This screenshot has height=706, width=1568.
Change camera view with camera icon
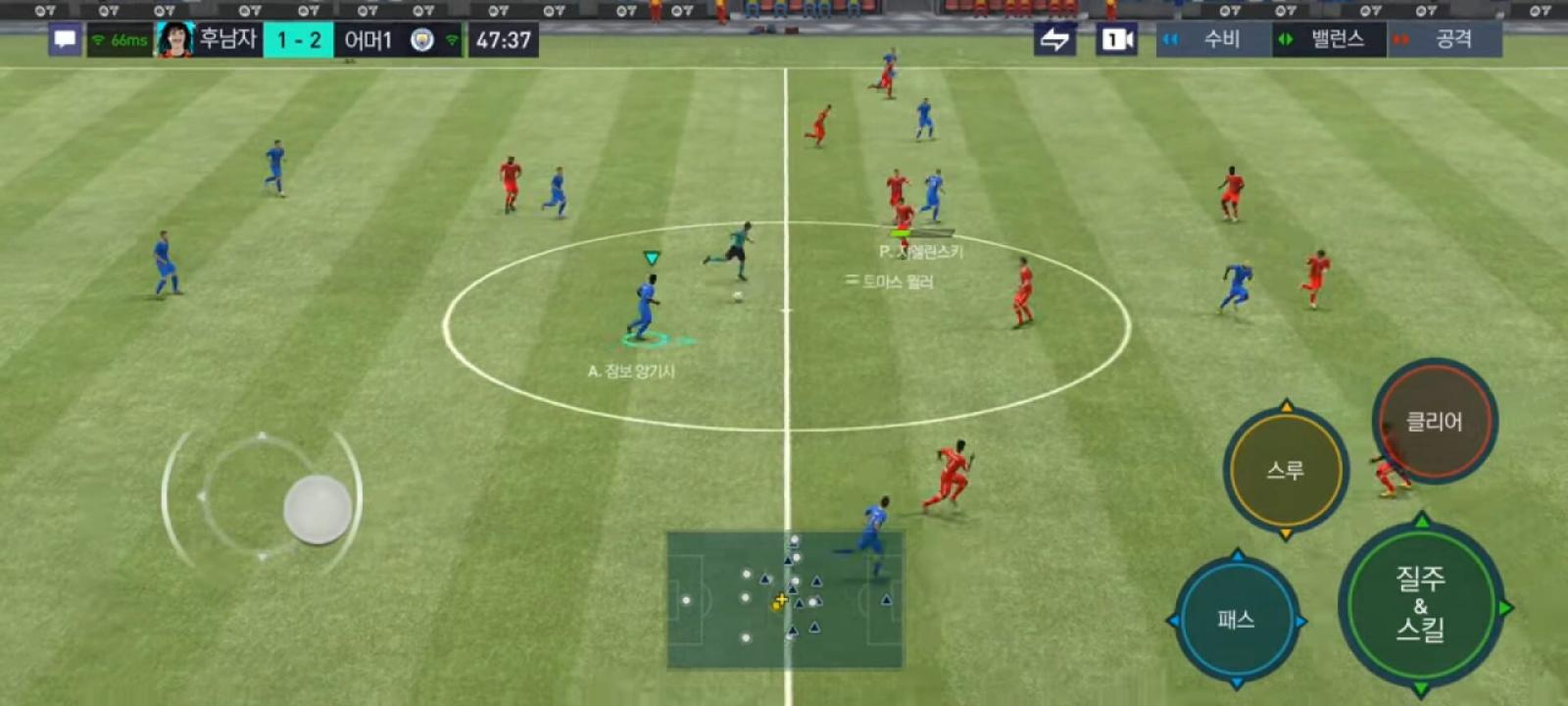pyautogui.click(x=1116, y=40)
